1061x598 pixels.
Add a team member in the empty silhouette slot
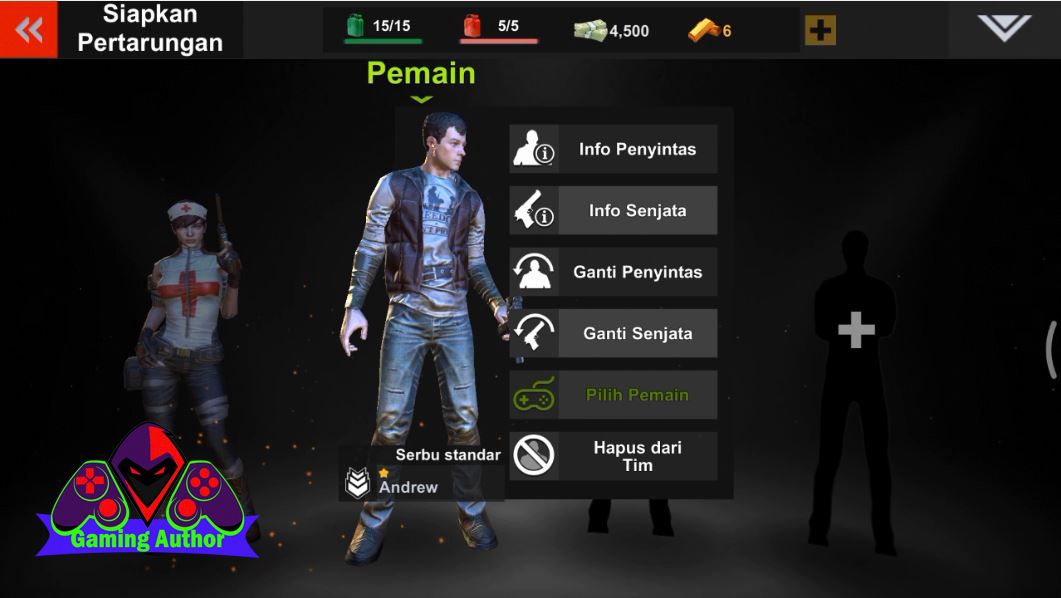(x=855, y=330)
